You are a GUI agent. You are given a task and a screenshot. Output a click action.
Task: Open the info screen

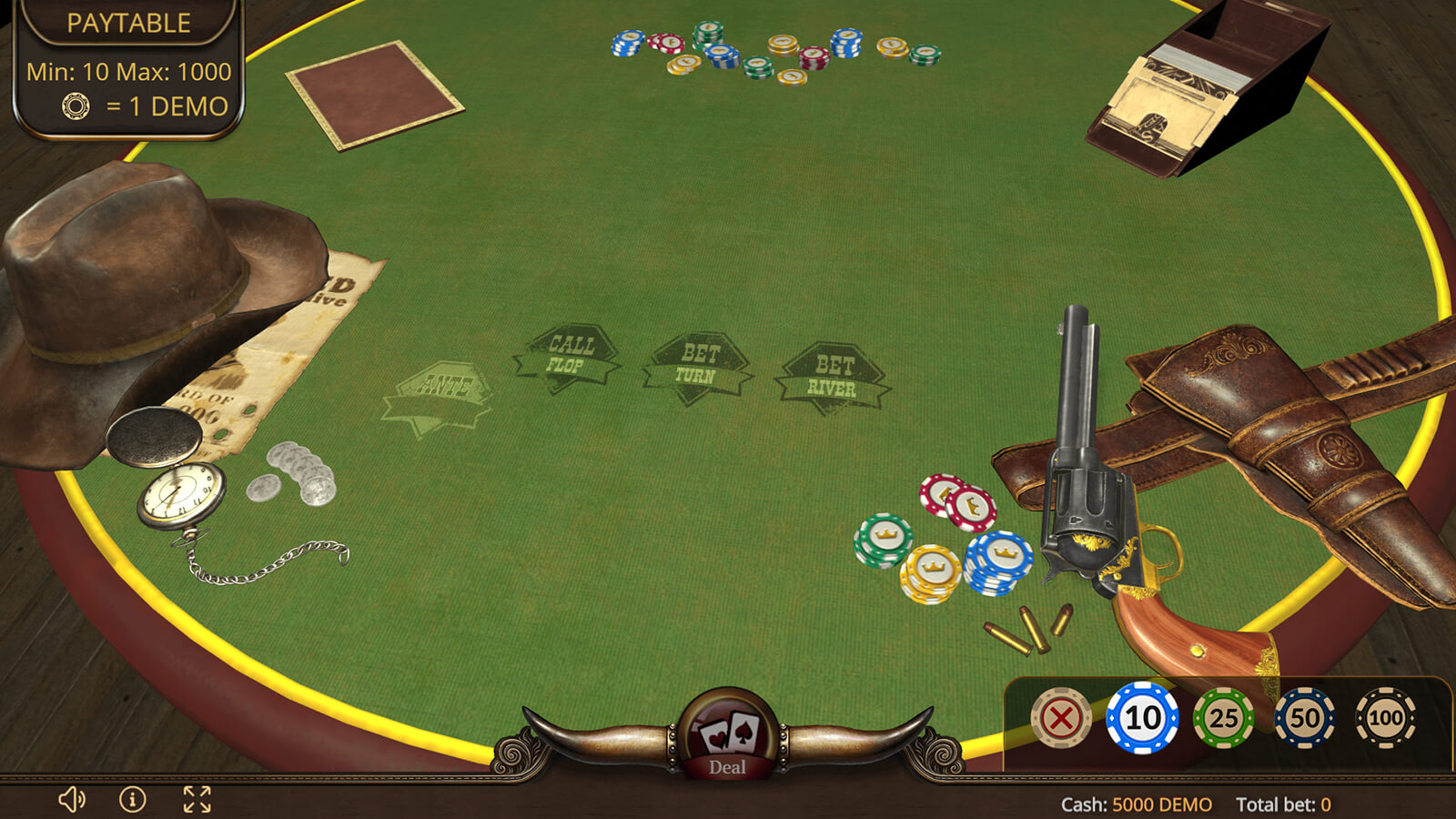[x=133, y=800]
